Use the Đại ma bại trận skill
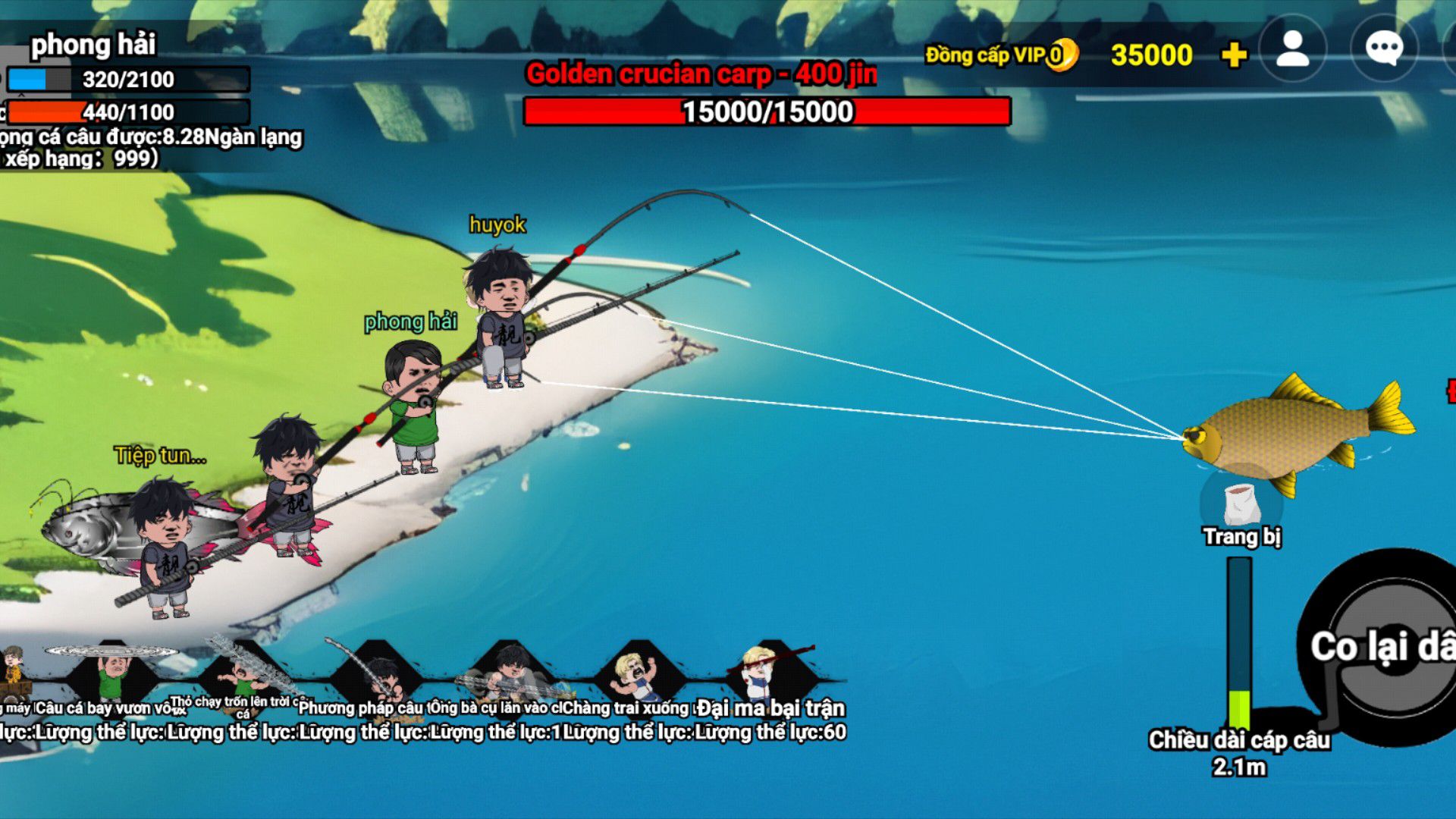The width and height of the screenshot is (1456, 819). click(x=770, y=671)
